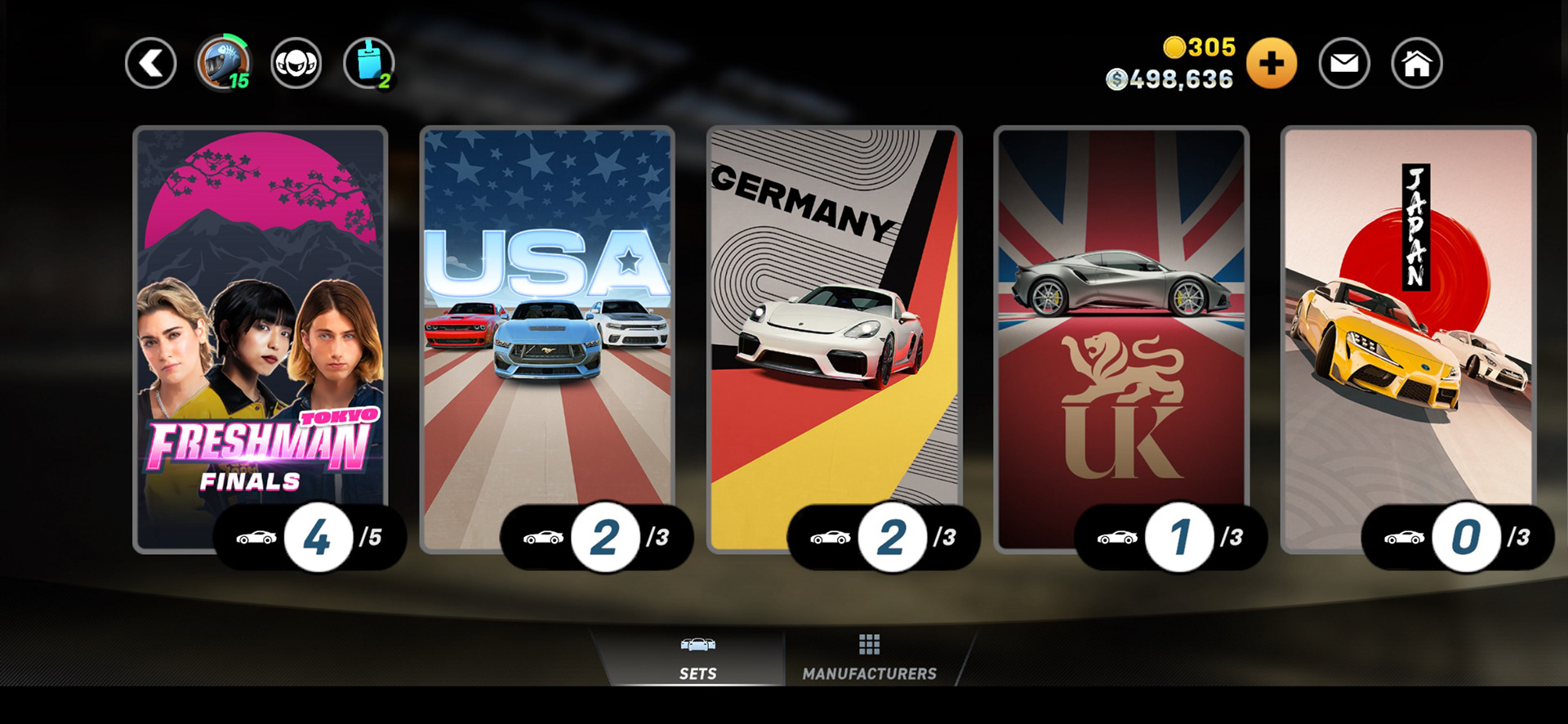Go back with the arrow button
1568x724 pixels.
[151, 64]
